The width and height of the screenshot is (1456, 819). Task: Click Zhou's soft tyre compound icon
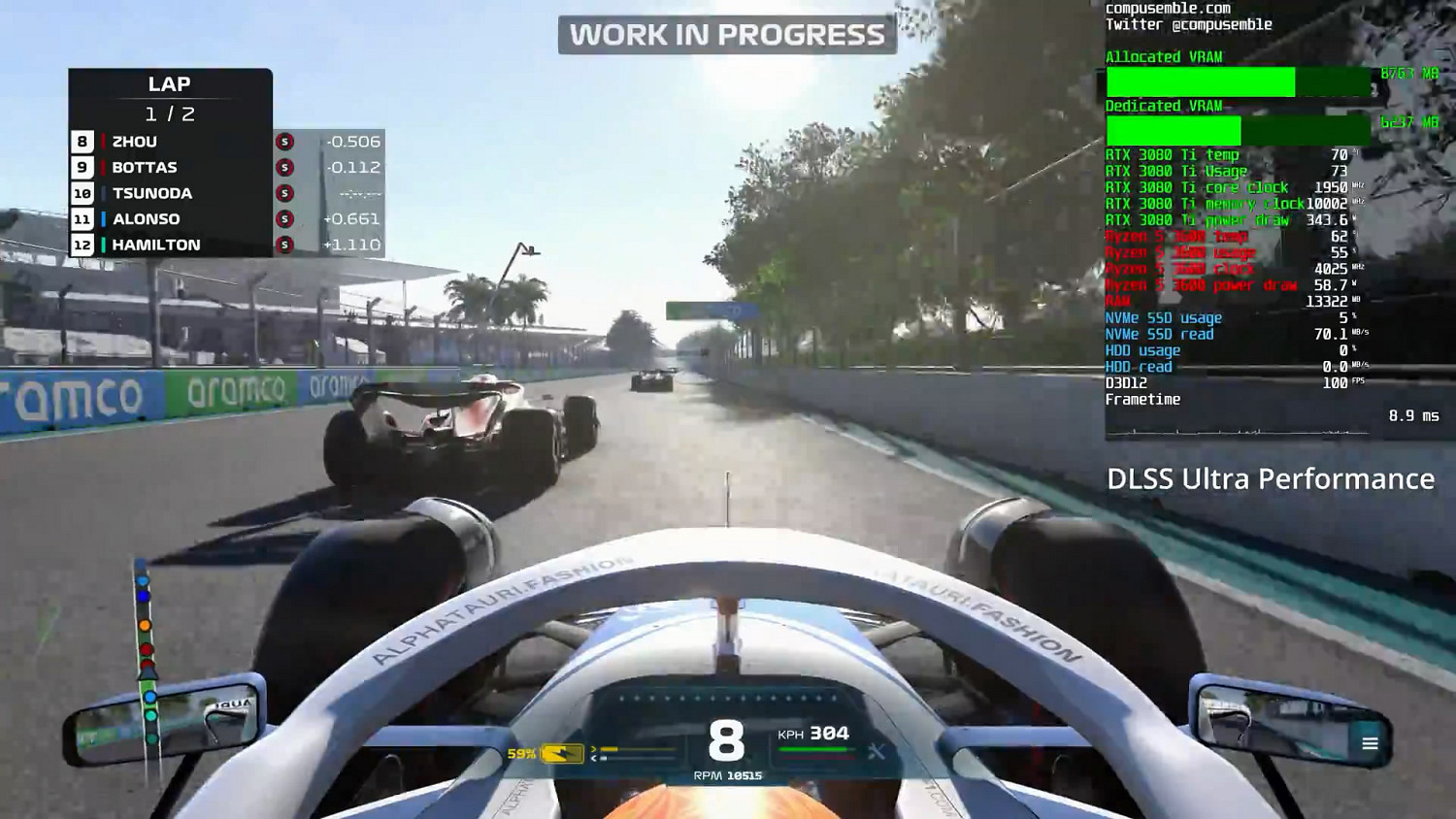tap(284, 141)
